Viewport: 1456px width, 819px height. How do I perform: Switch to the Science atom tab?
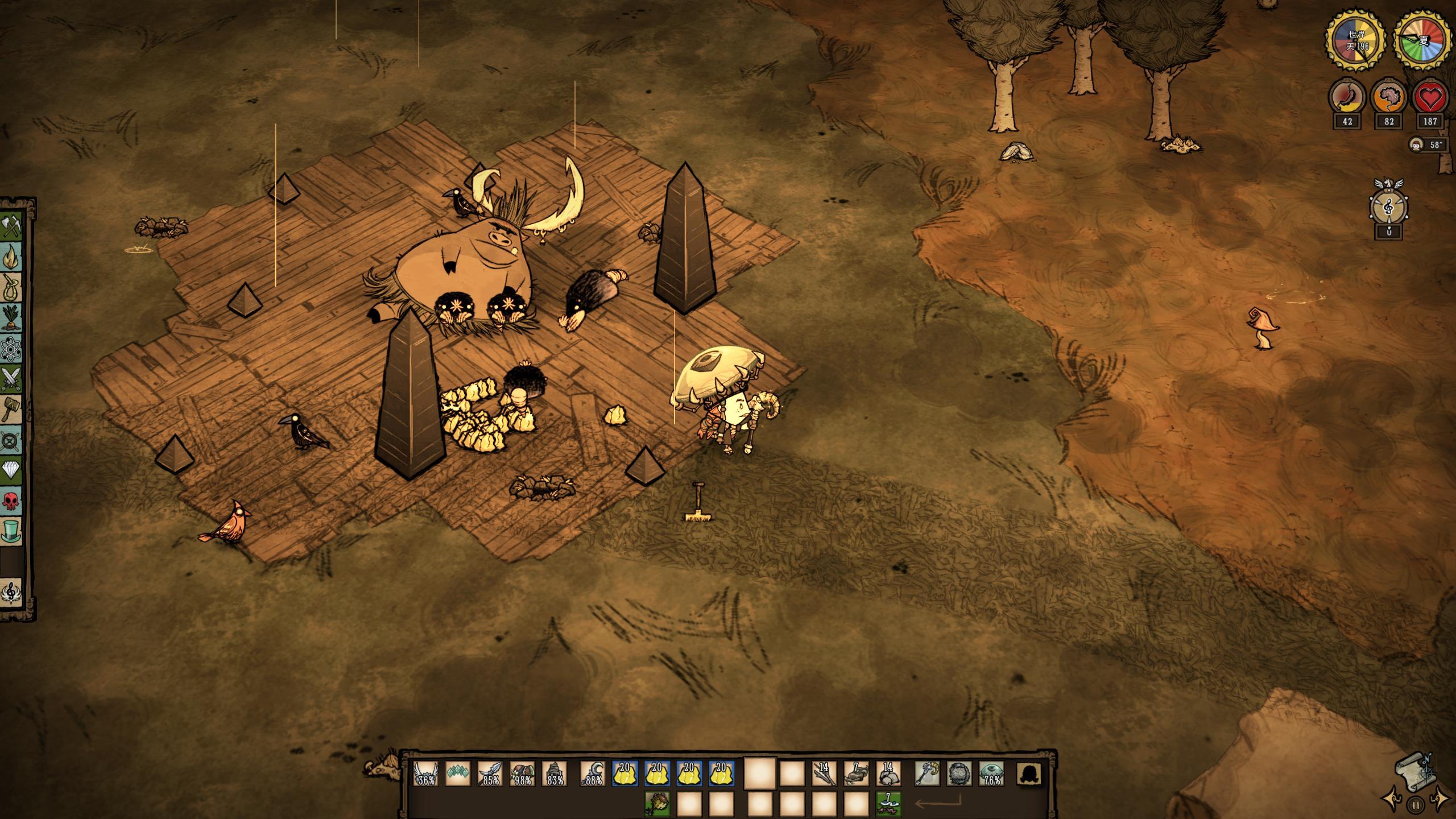coord(11,349)
